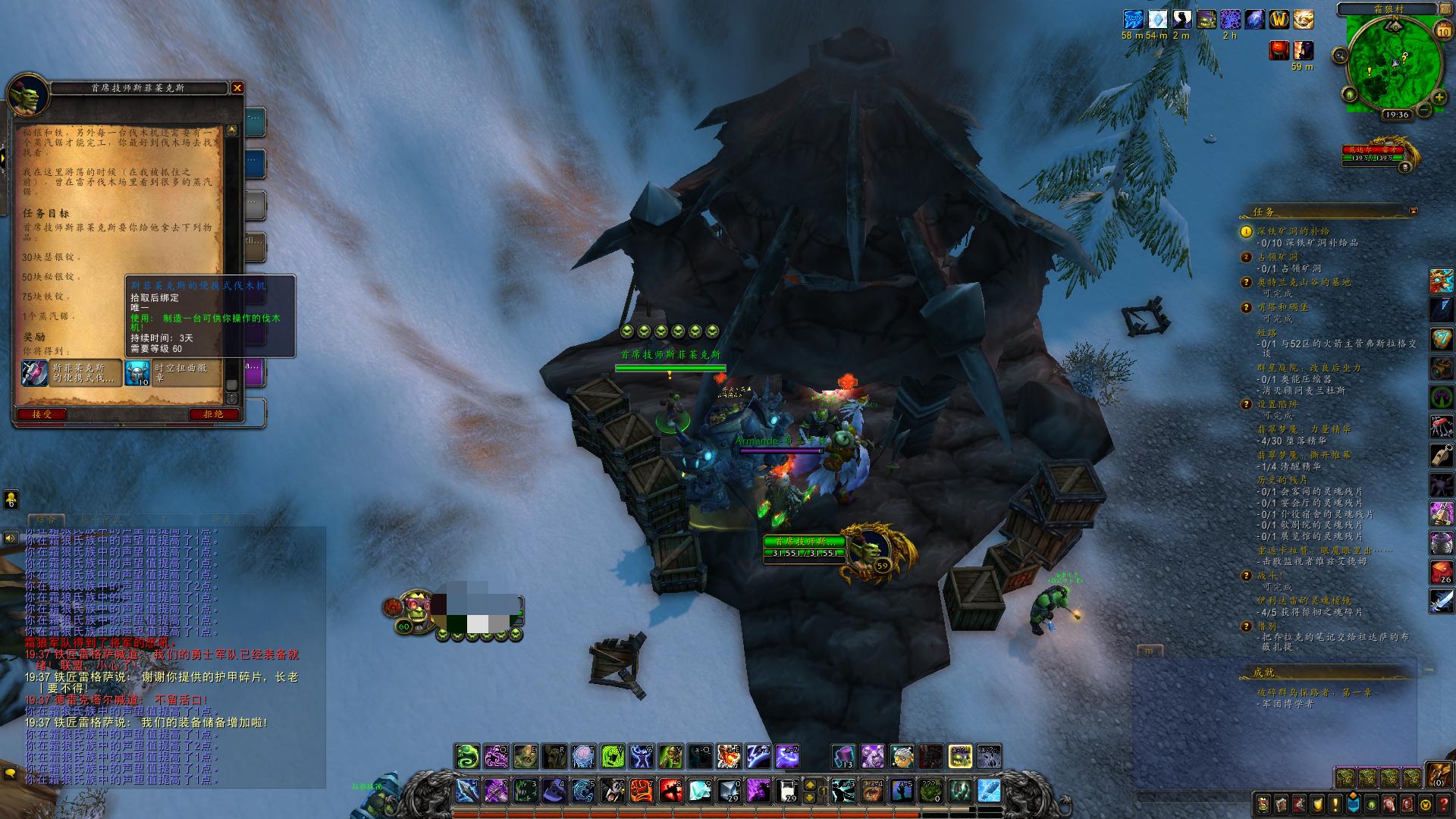The image size is (1456, 819).
Task: Click action bar page up arrow
Action: [x=810, y=785]
